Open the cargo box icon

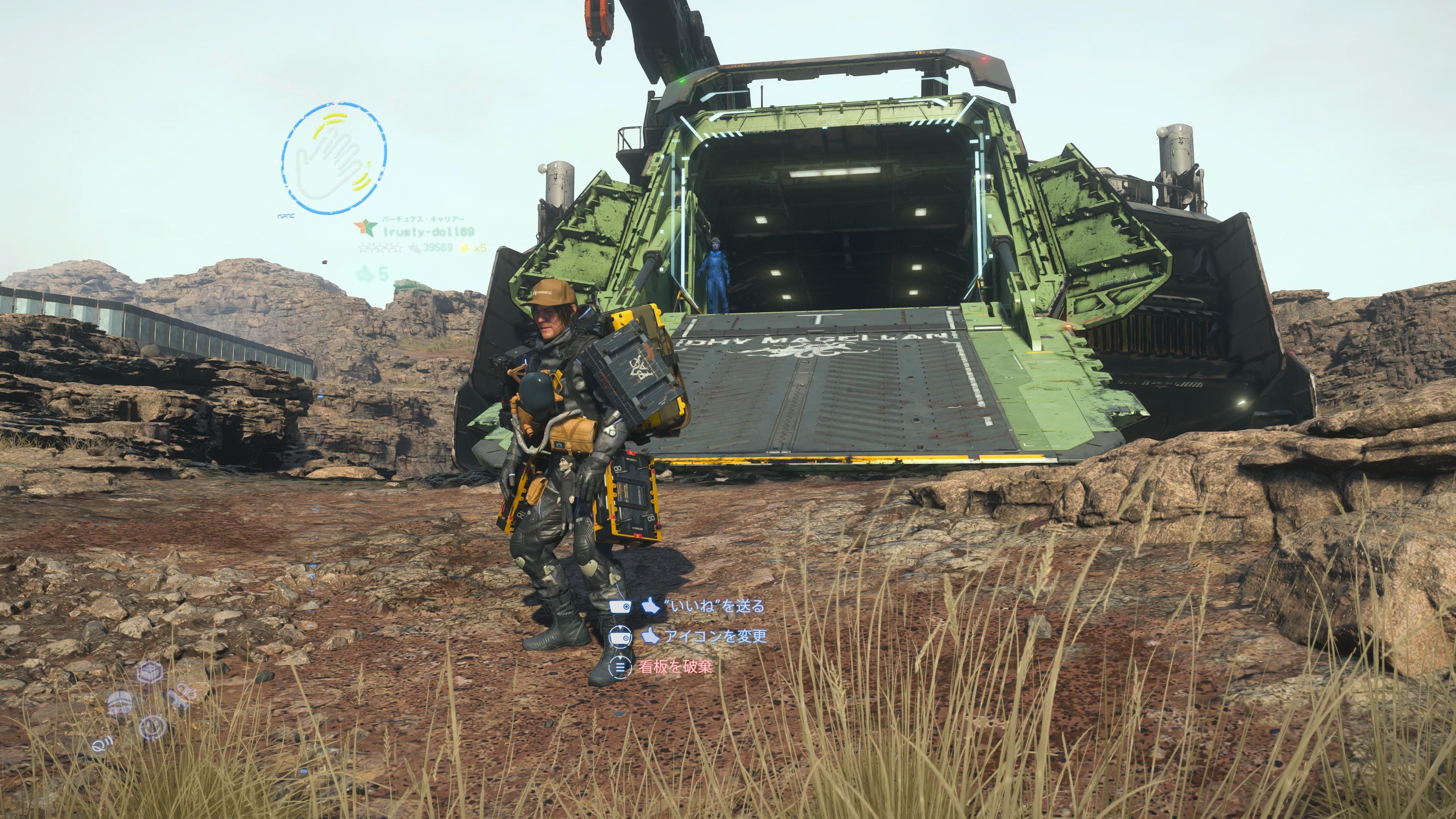point(151,672)
